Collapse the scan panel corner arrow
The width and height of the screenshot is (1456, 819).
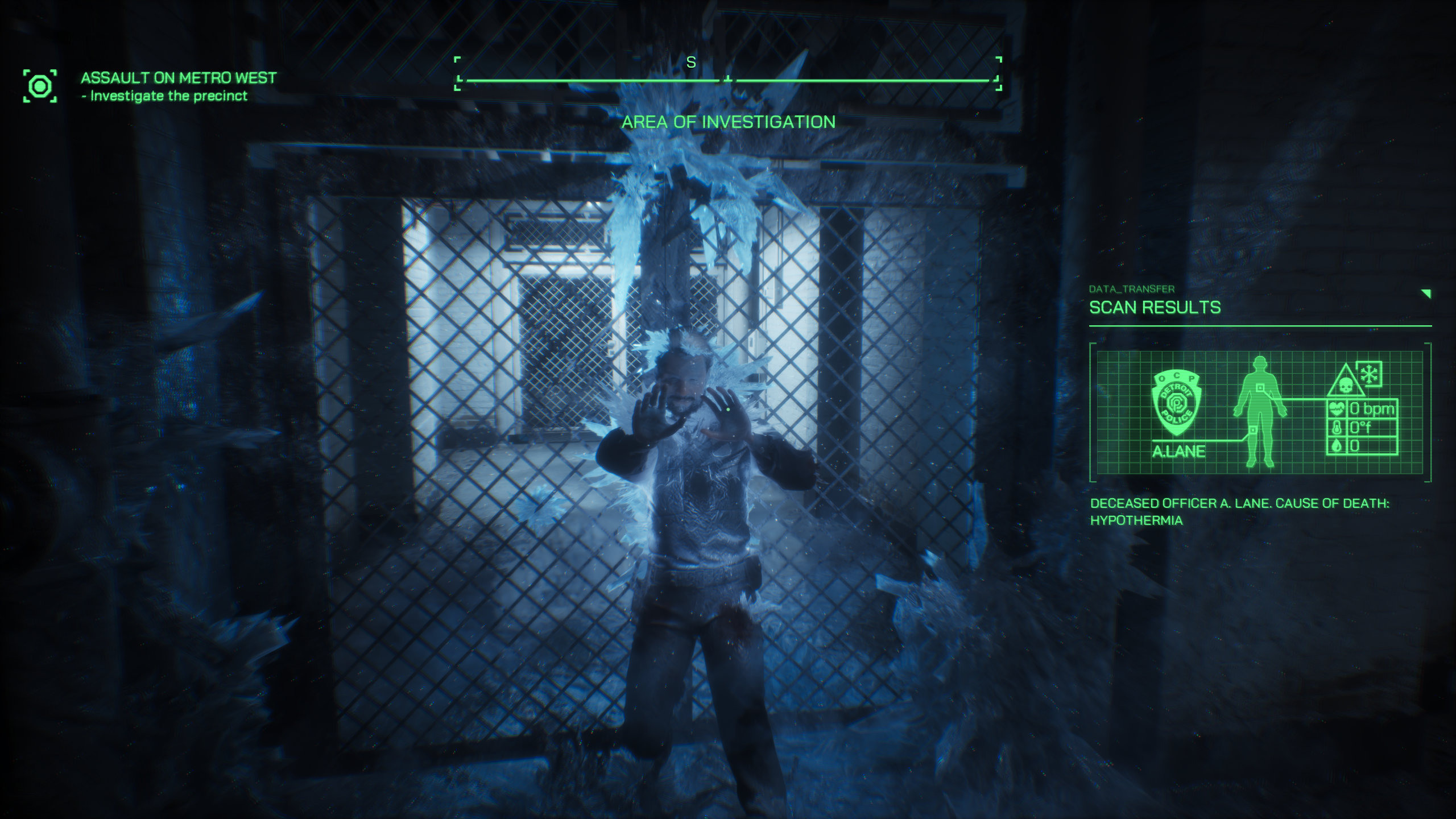[x=1426, y=293]
